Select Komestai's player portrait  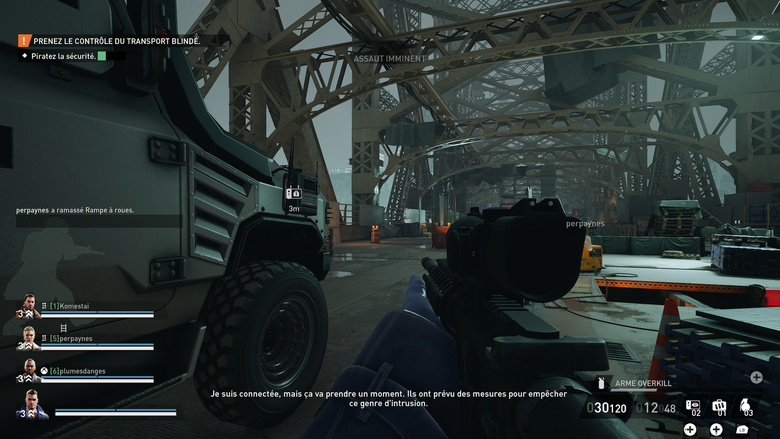29,306
